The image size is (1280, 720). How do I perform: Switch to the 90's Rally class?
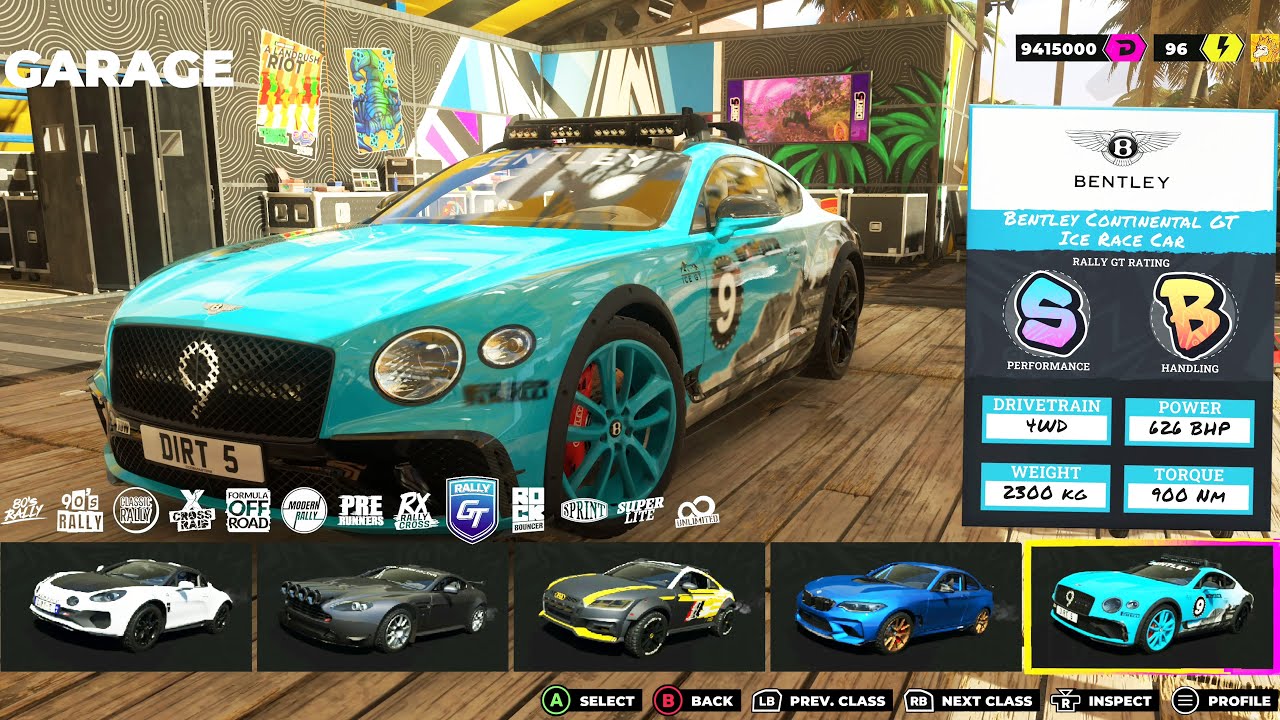(x=80, y=511)
